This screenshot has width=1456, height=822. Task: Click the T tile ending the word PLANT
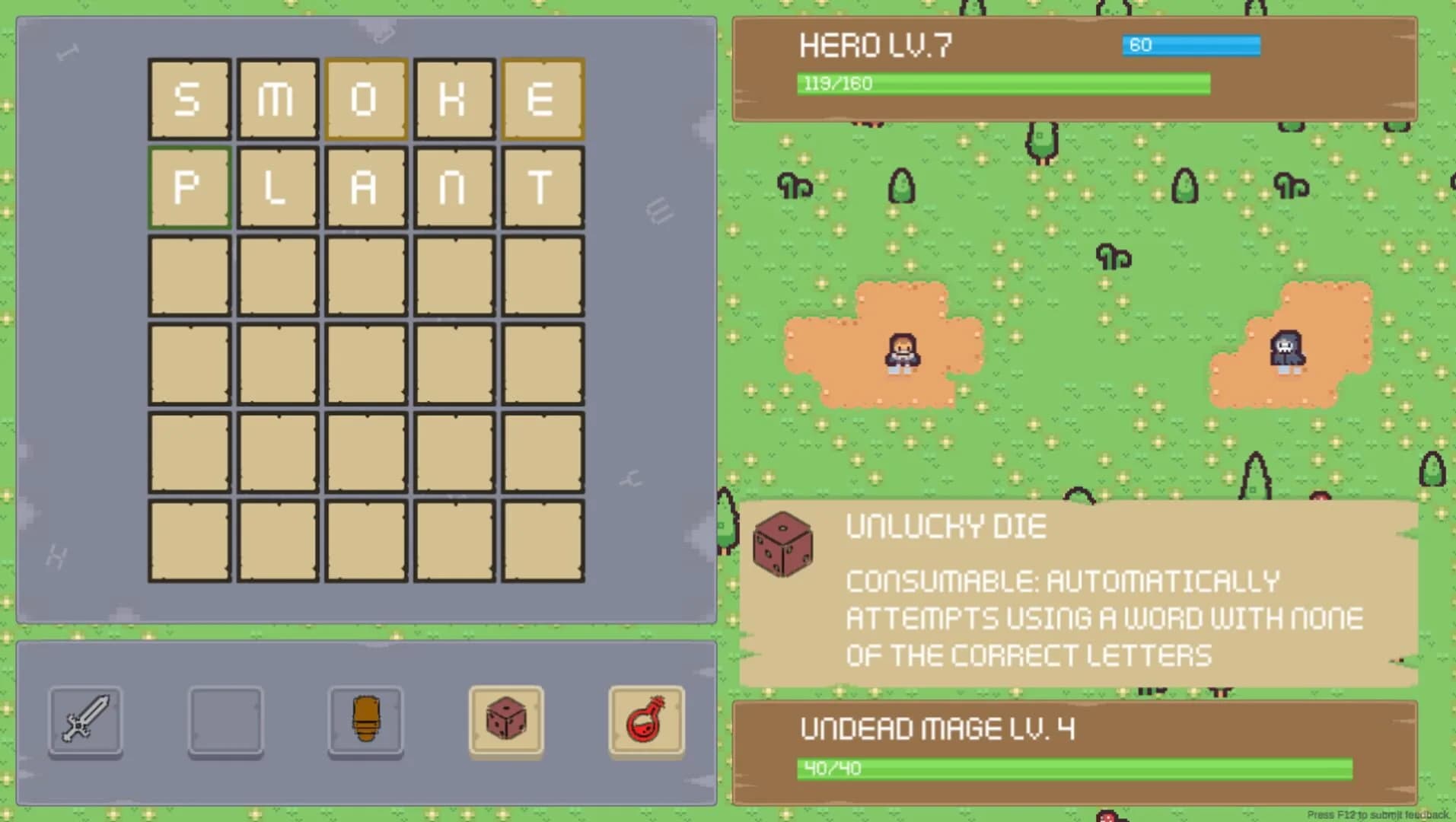[x=543, y=186]
